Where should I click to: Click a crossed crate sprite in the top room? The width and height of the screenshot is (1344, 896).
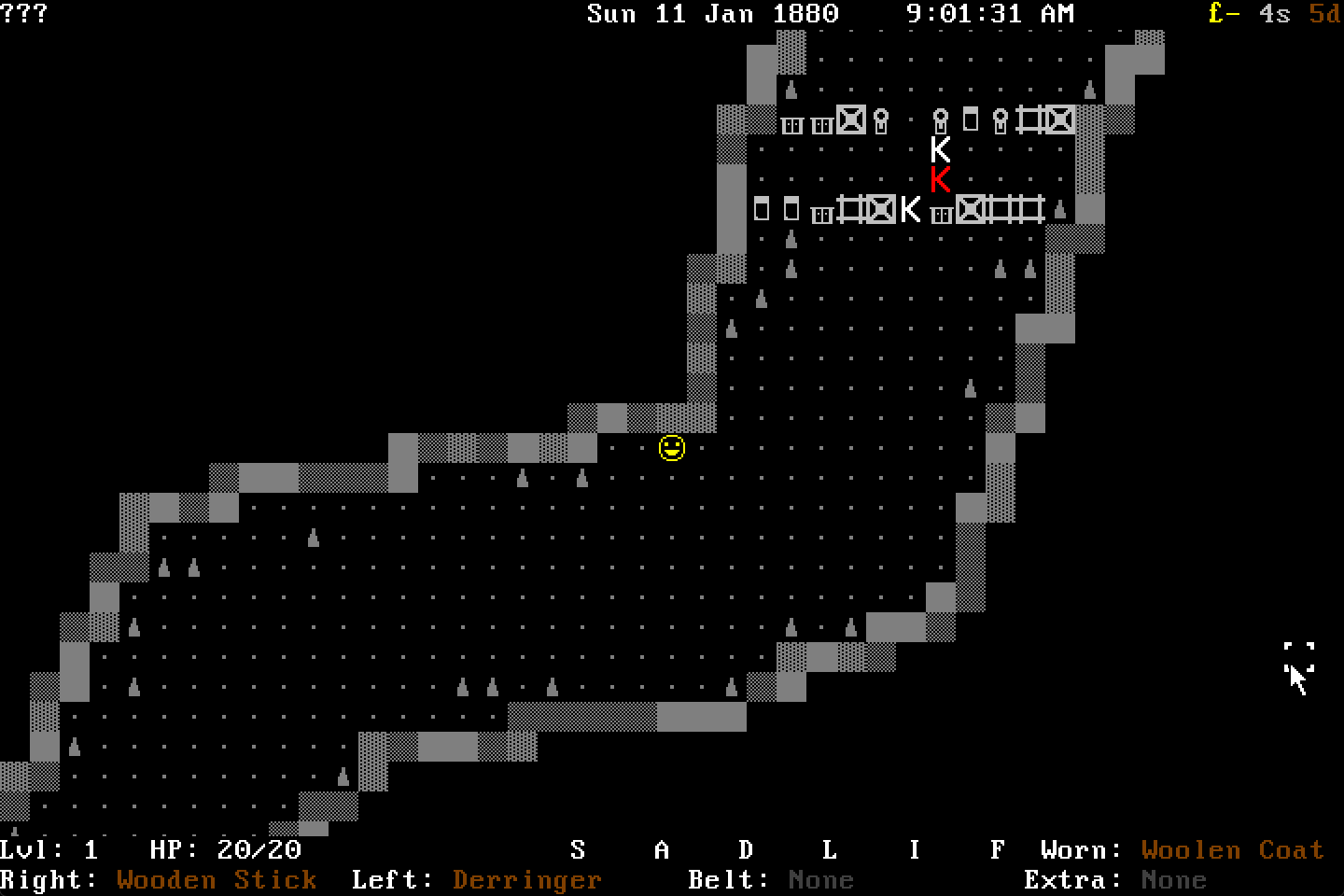[850, 119]
